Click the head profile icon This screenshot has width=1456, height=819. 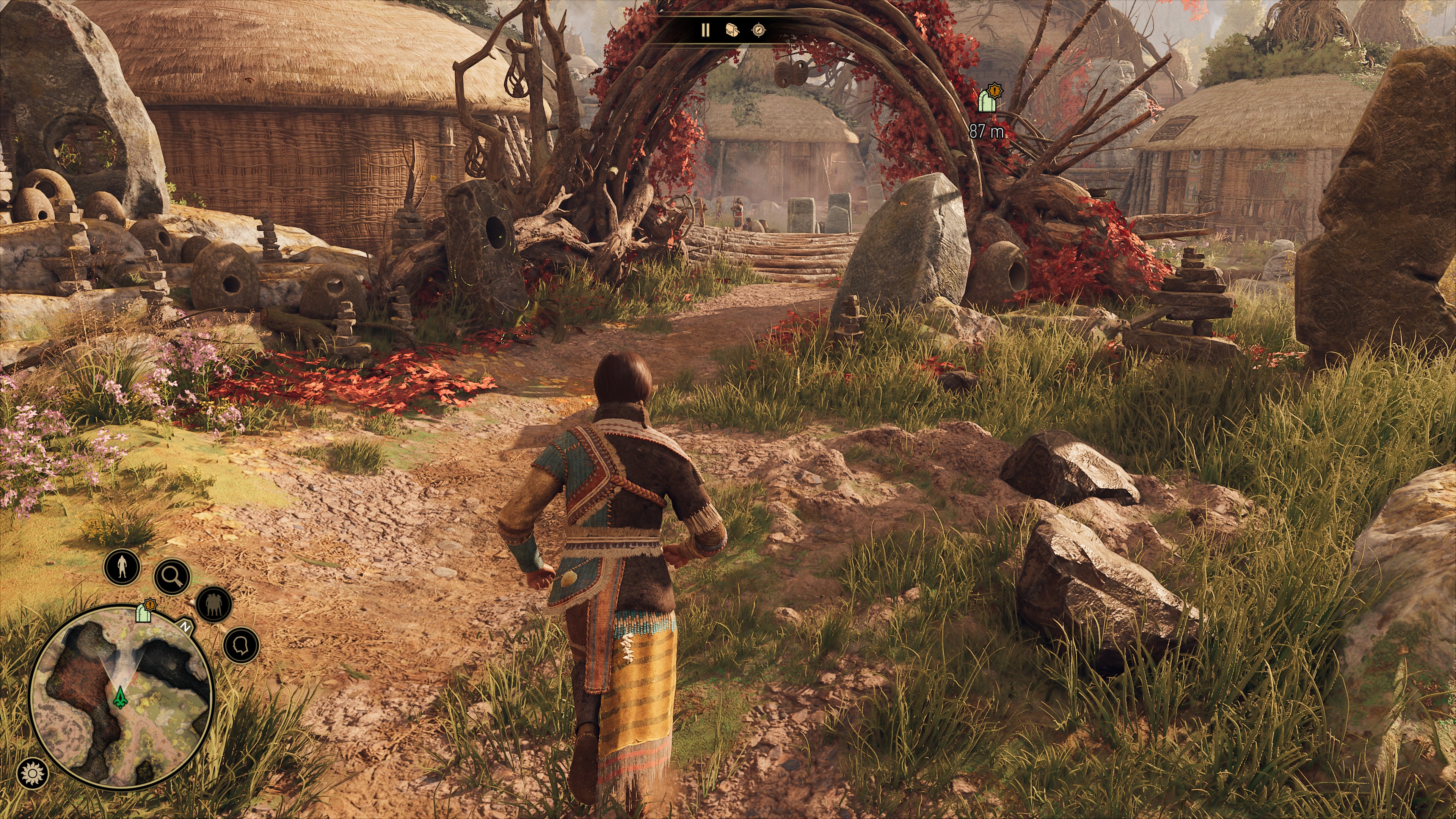[242, 645]
